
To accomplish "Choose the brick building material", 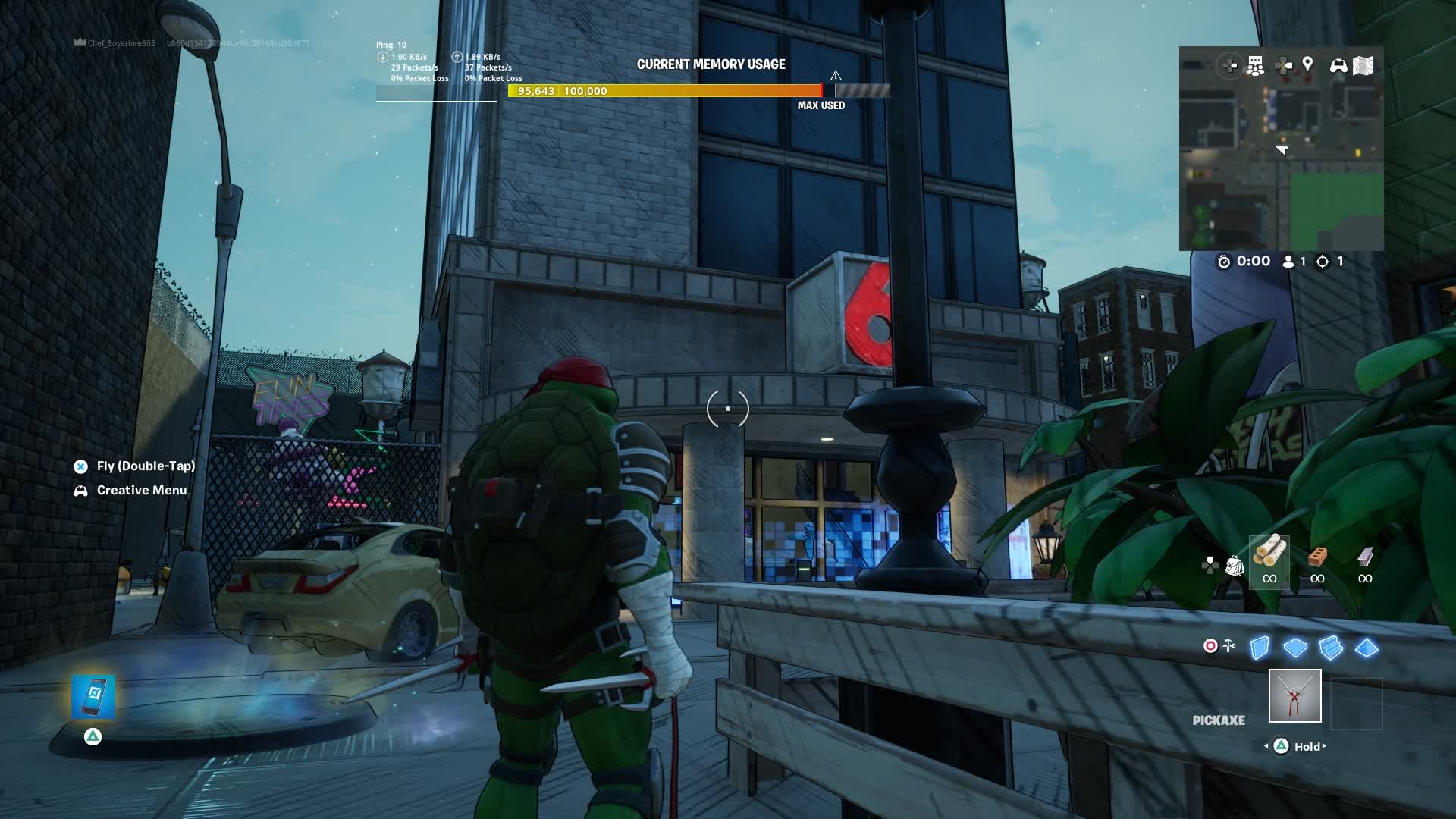I will click(x=1317, y=557).
